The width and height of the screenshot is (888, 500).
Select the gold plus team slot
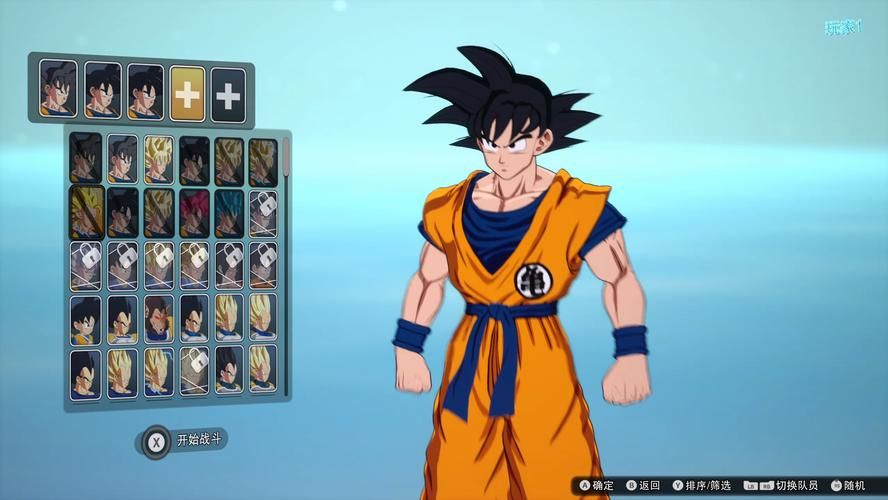pos(187,95)
